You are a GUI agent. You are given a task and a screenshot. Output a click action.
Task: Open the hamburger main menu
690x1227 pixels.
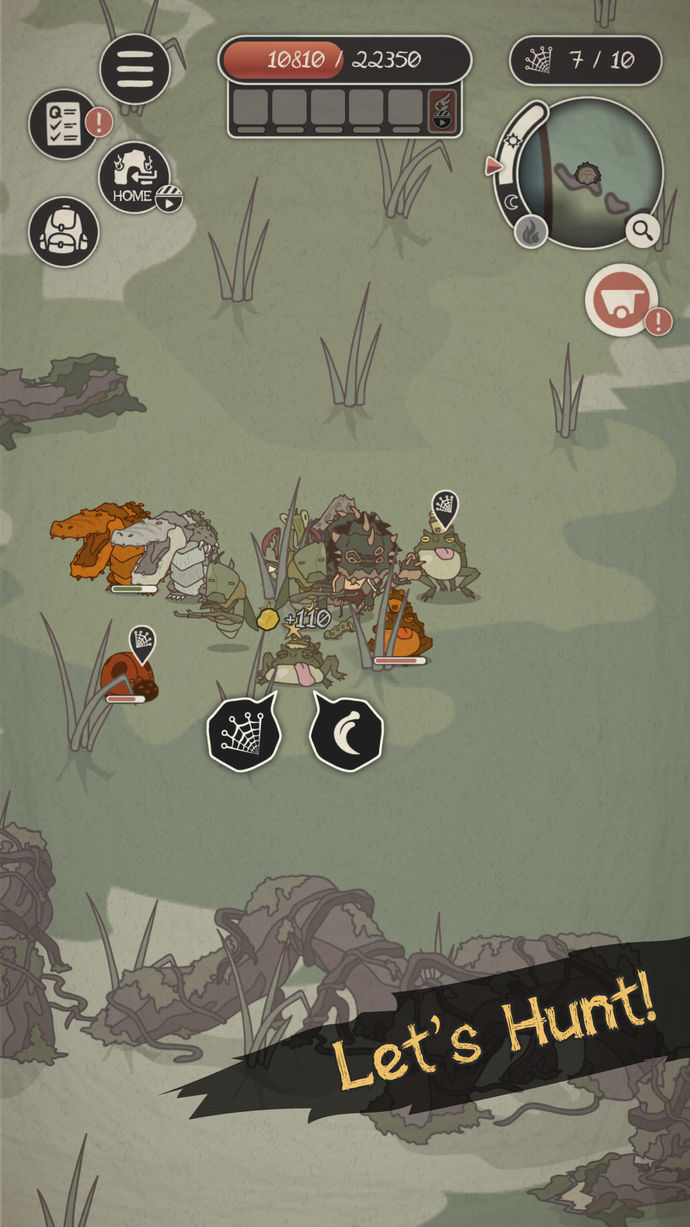[135, 68]
